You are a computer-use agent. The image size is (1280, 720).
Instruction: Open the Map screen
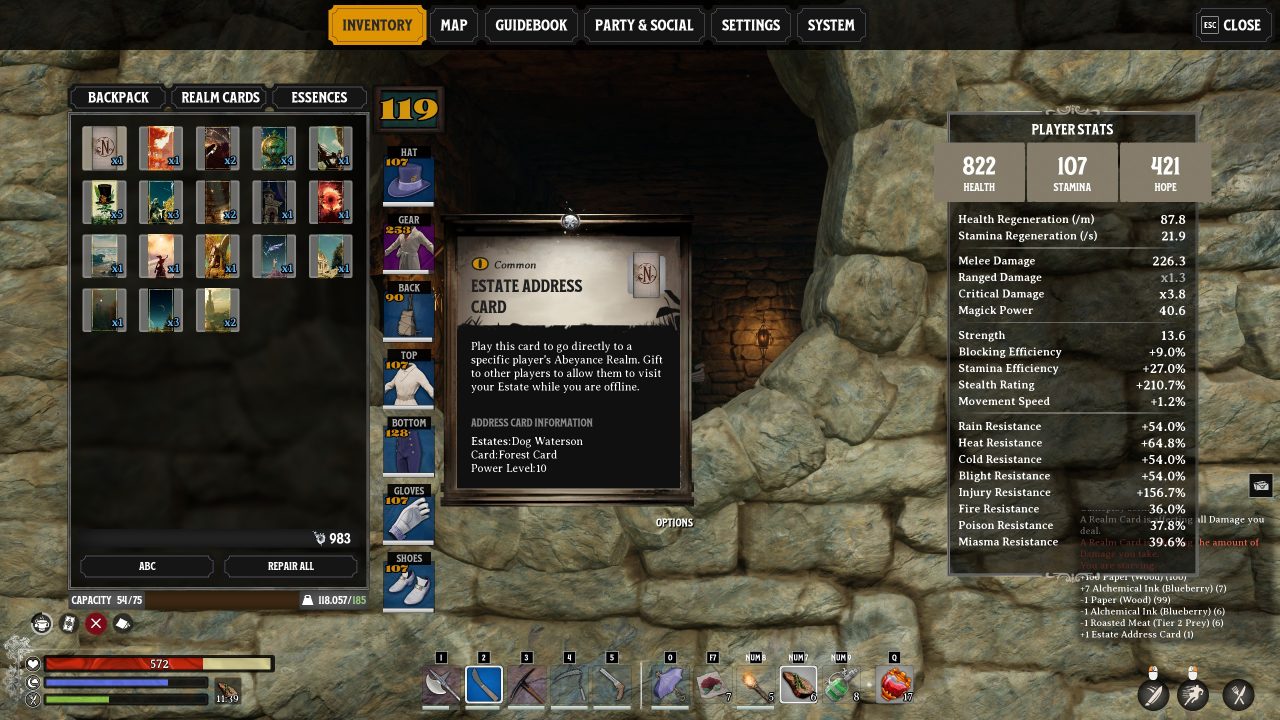[x=453, y=25]
